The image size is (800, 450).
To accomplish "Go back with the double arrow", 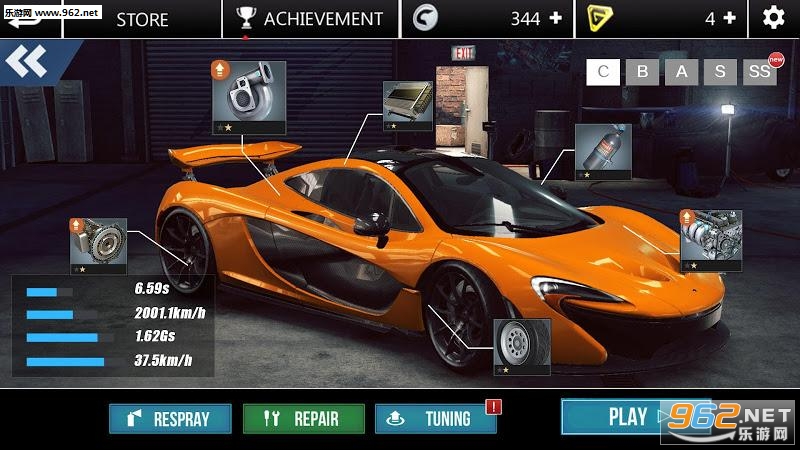I will point(26,63).
